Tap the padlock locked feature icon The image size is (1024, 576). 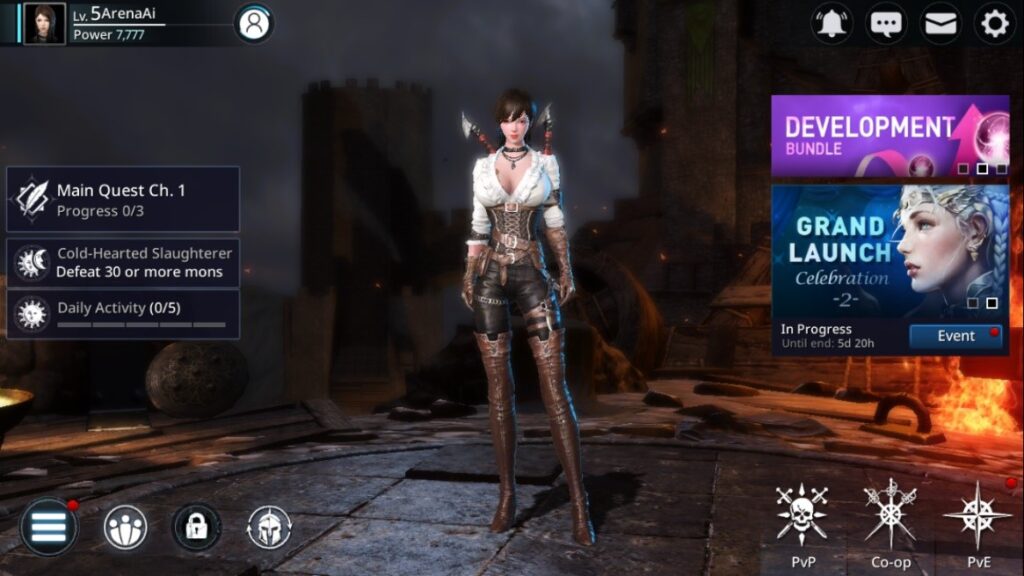click(x=196, y=527)
